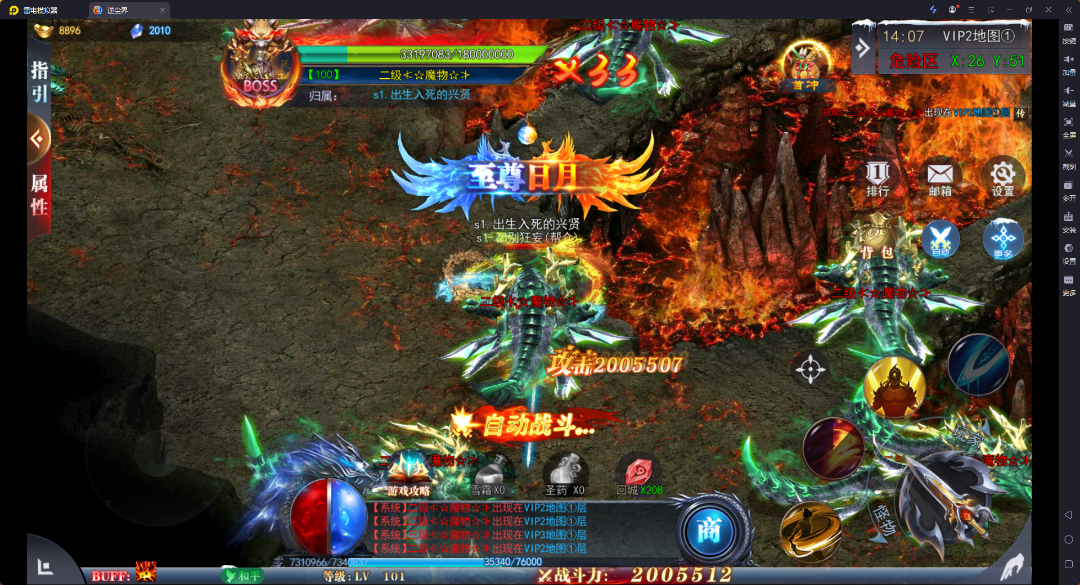The image size is (1080, 585).
Task: Activate the red flame slash skill
Action: pos(833,448)
